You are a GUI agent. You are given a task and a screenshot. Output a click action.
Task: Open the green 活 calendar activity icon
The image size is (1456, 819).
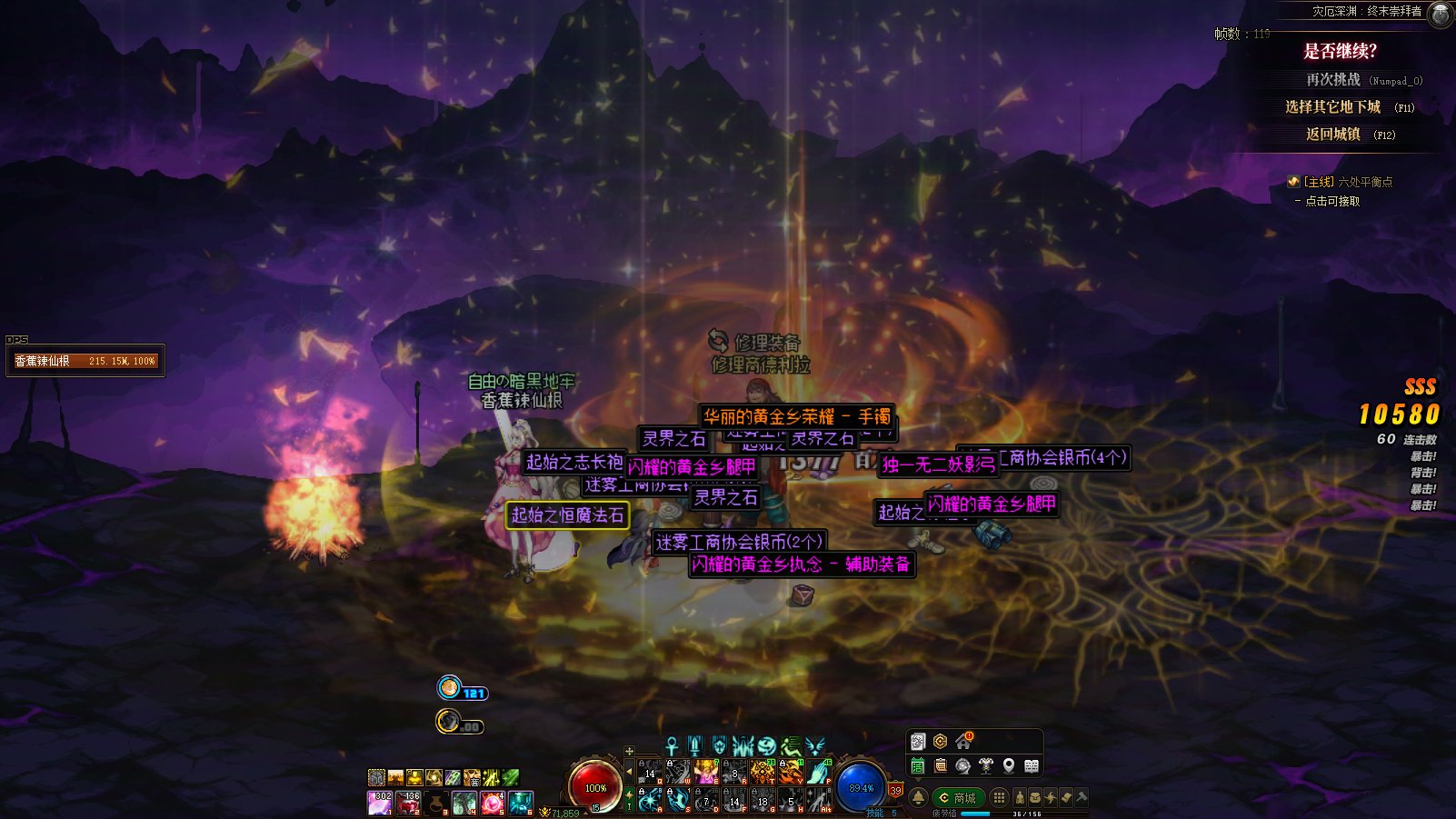(918, 766)
